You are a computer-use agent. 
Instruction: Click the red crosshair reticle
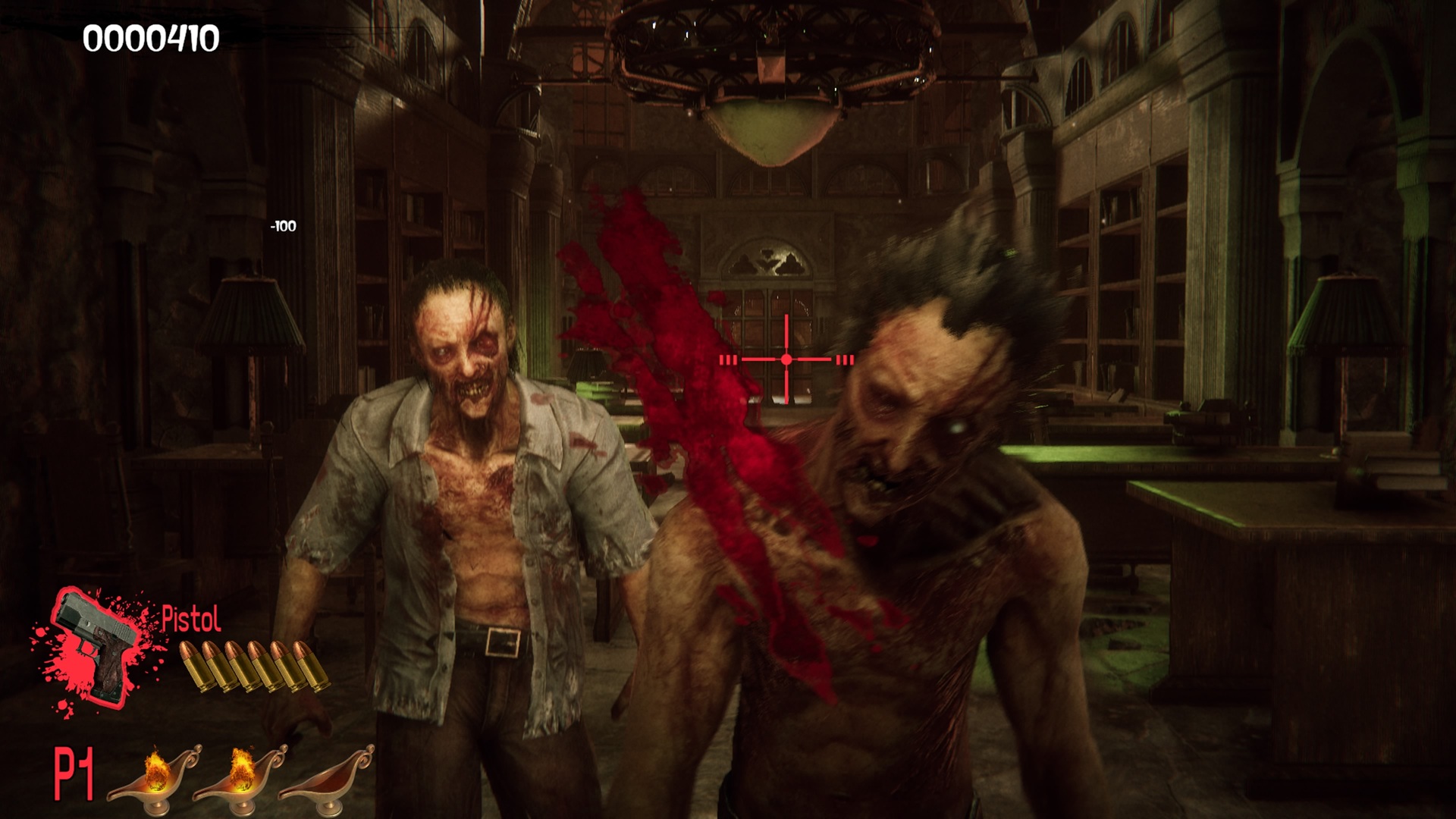[x=787, y=359]
